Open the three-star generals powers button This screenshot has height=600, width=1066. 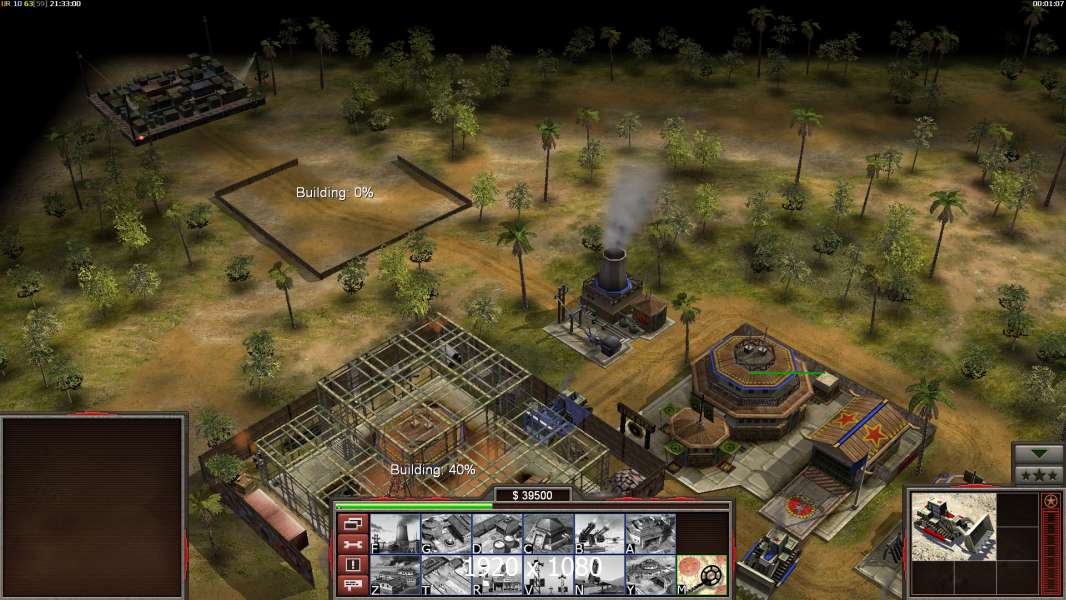1039,474
